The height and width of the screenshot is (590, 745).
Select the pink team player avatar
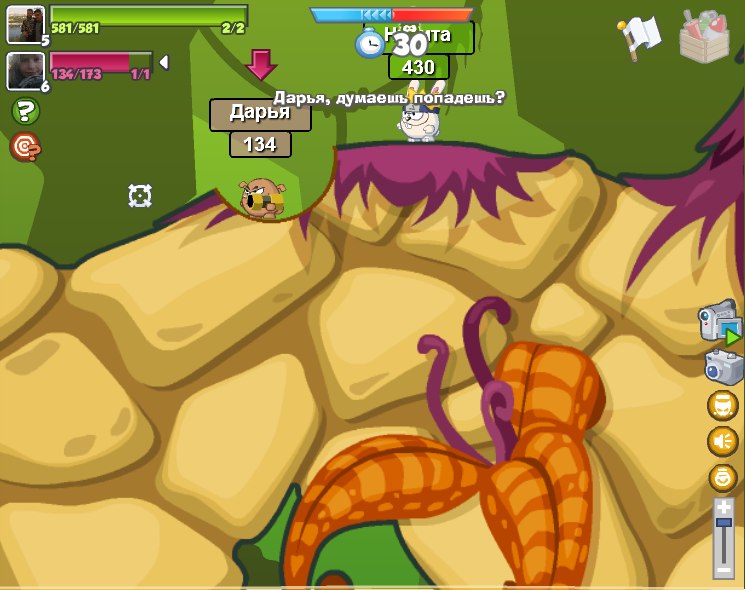(x=25, y=69)
